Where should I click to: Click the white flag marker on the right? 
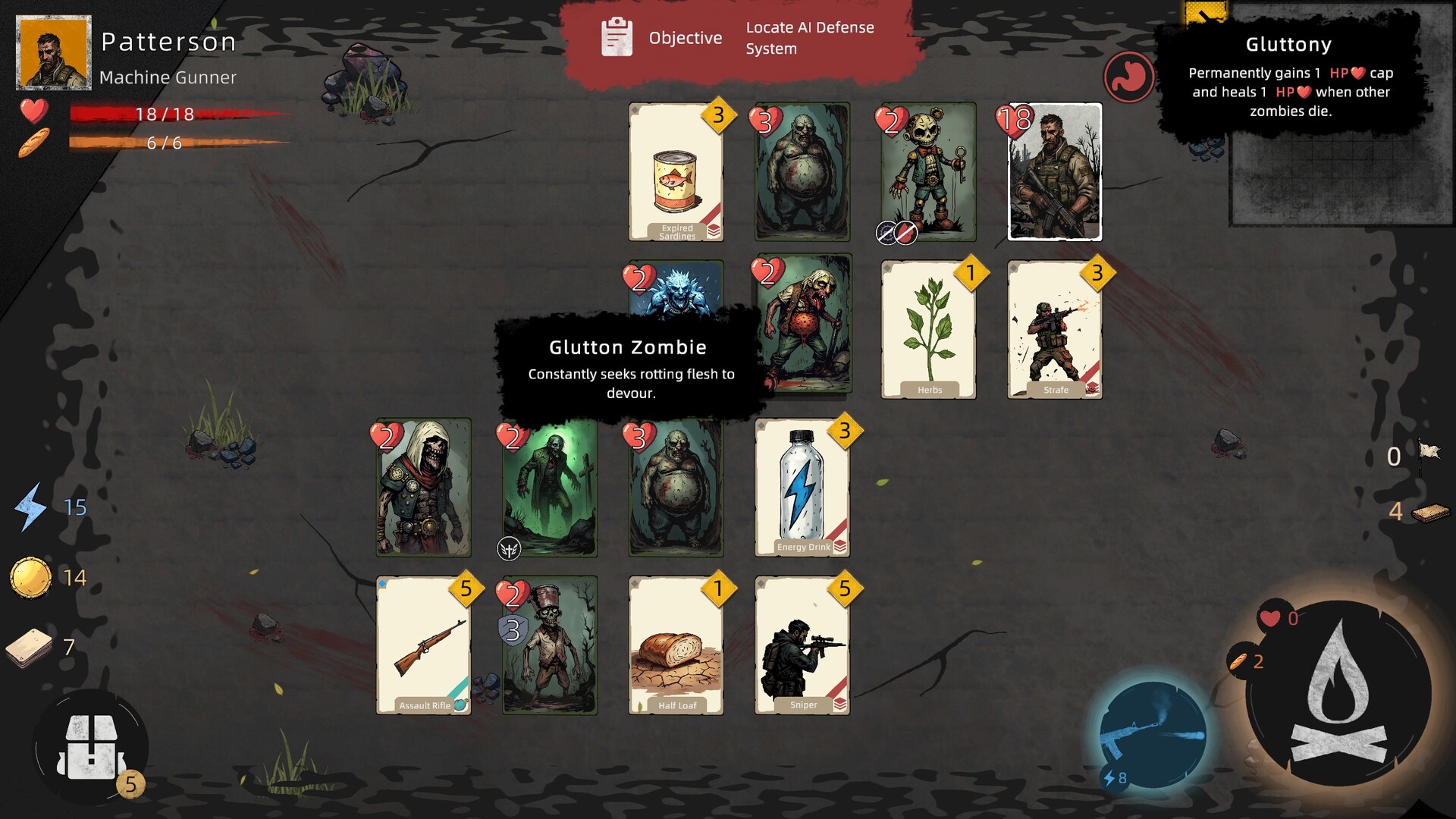1429,451
